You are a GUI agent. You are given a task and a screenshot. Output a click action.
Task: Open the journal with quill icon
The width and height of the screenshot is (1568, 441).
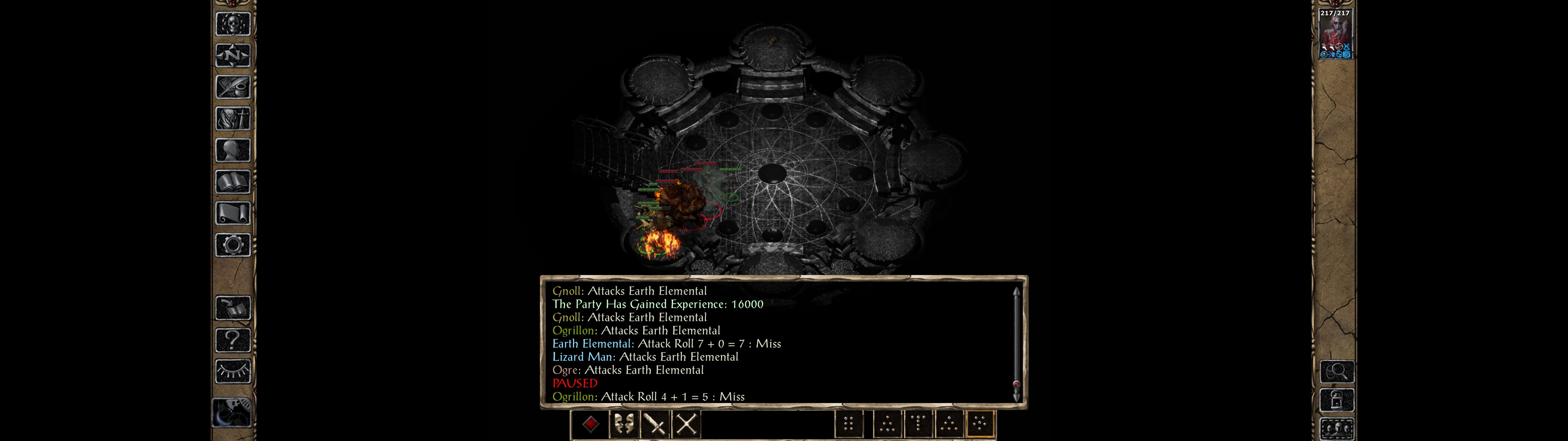[232, 87]
